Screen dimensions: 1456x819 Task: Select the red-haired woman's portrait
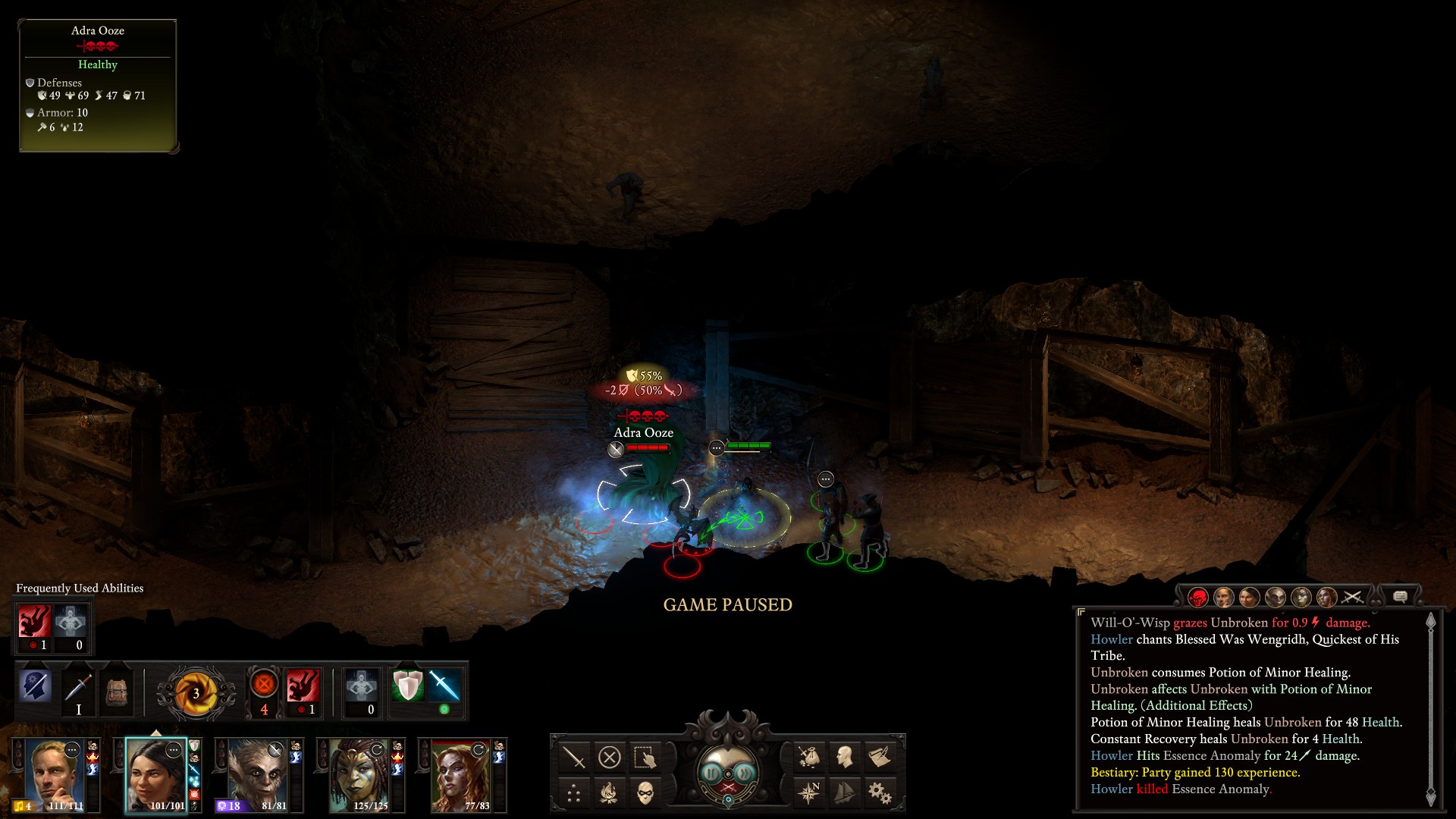[460, 773]
